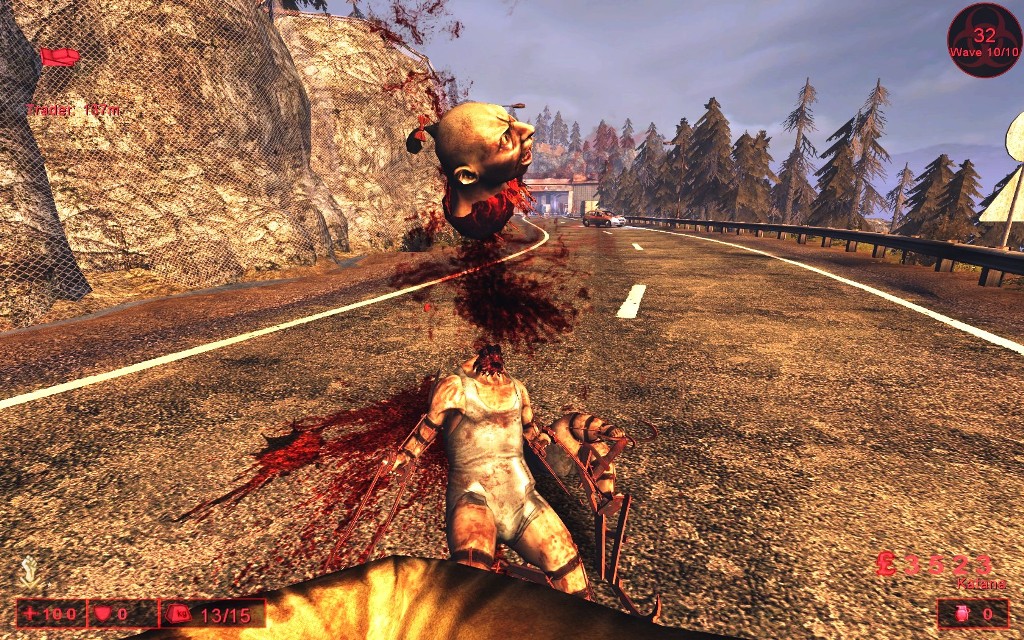Click the perk emblem icon above health

click(29, 573)
